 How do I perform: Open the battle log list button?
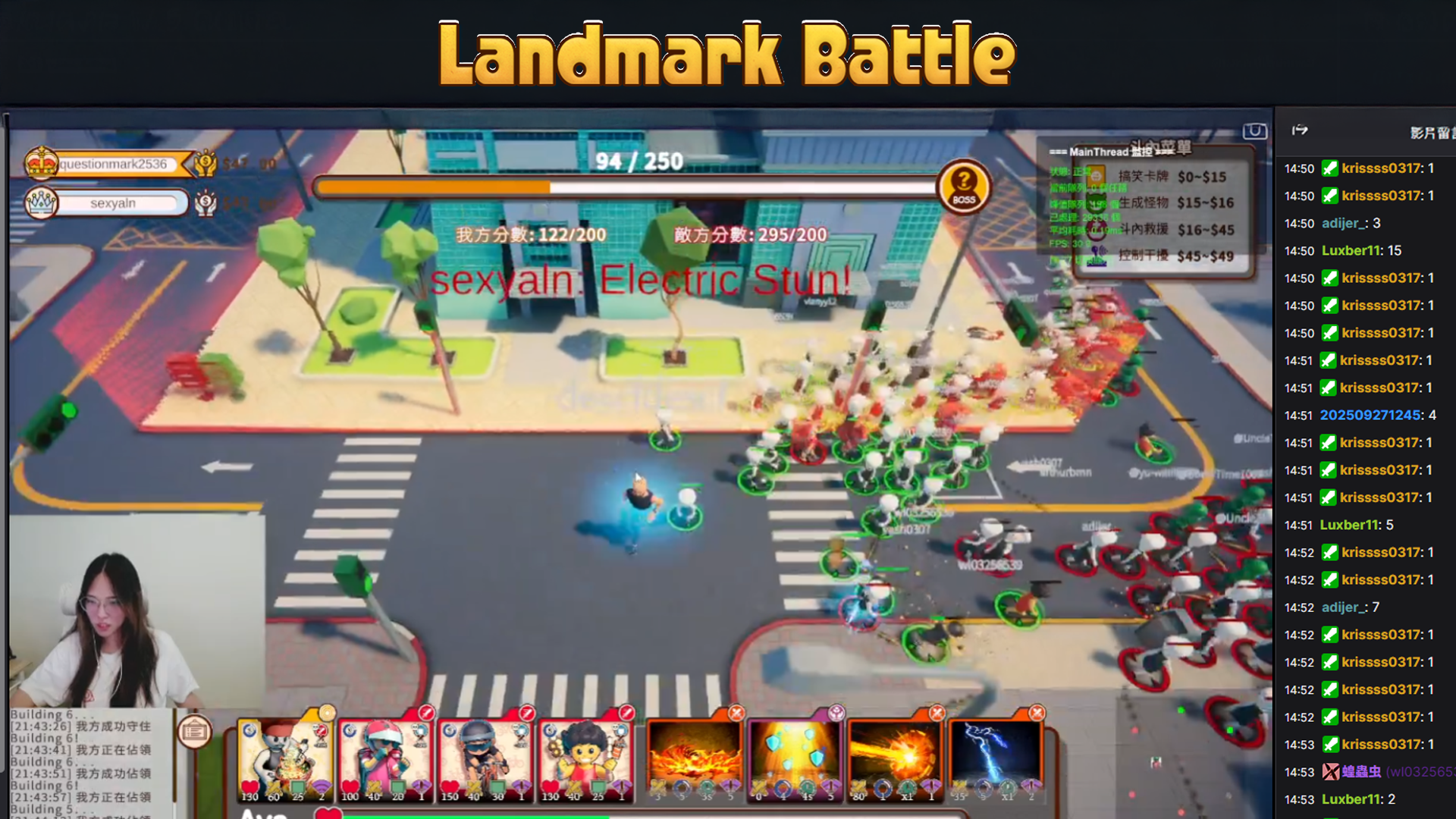point(195,731)
